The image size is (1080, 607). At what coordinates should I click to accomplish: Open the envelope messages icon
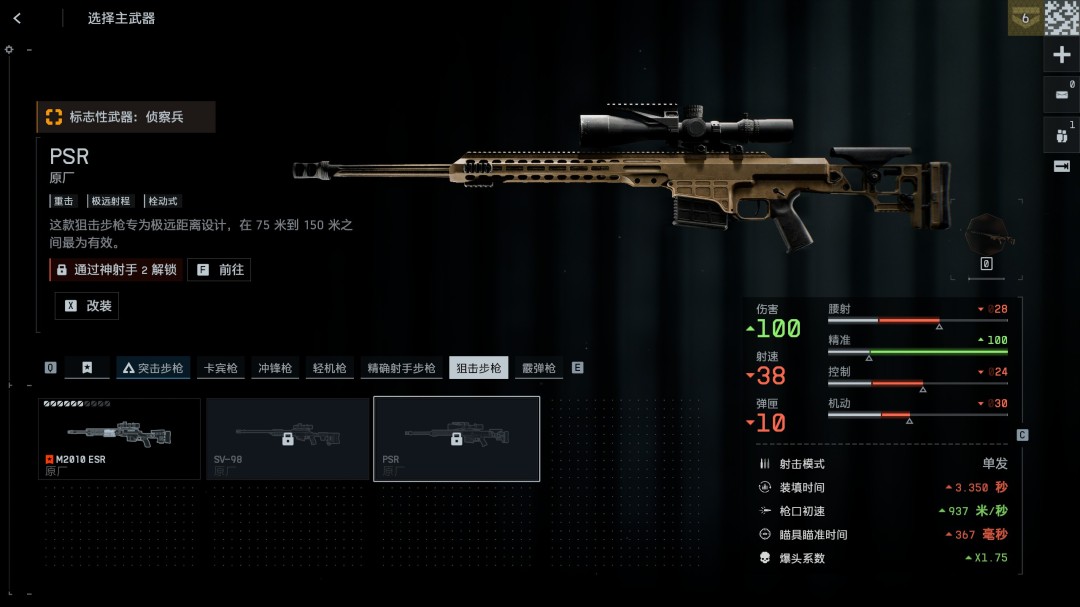(x=1062, y=95)
